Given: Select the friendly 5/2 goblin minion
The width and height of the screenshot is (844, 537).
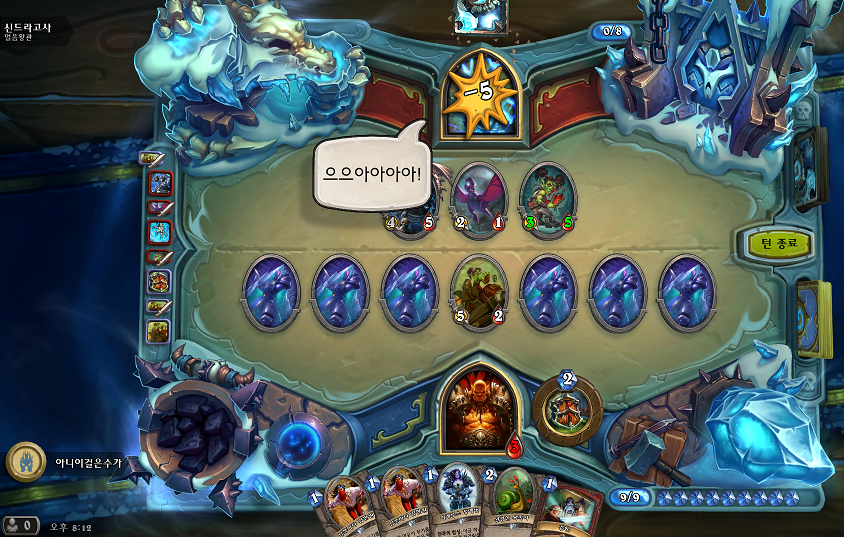Looking at the screenshot, I should tap(477, 292).
